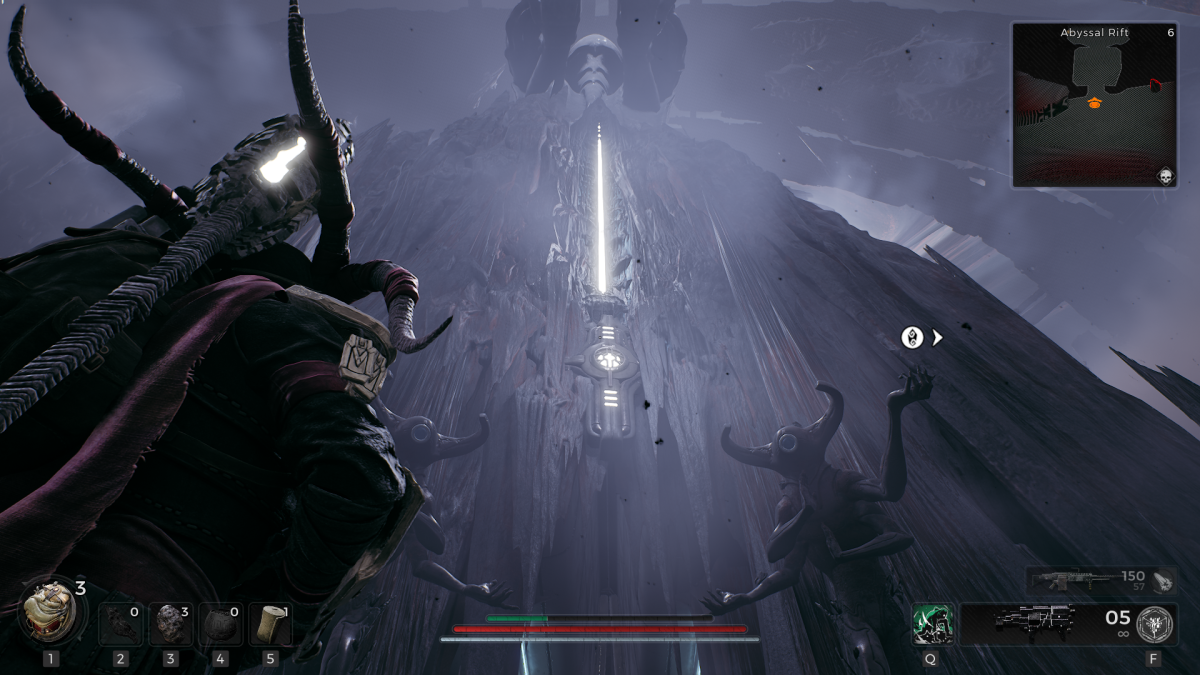Viewport: 1200px width, 675px height.
Task: Use the healing relic in slot 1
Action: [49, 612]
